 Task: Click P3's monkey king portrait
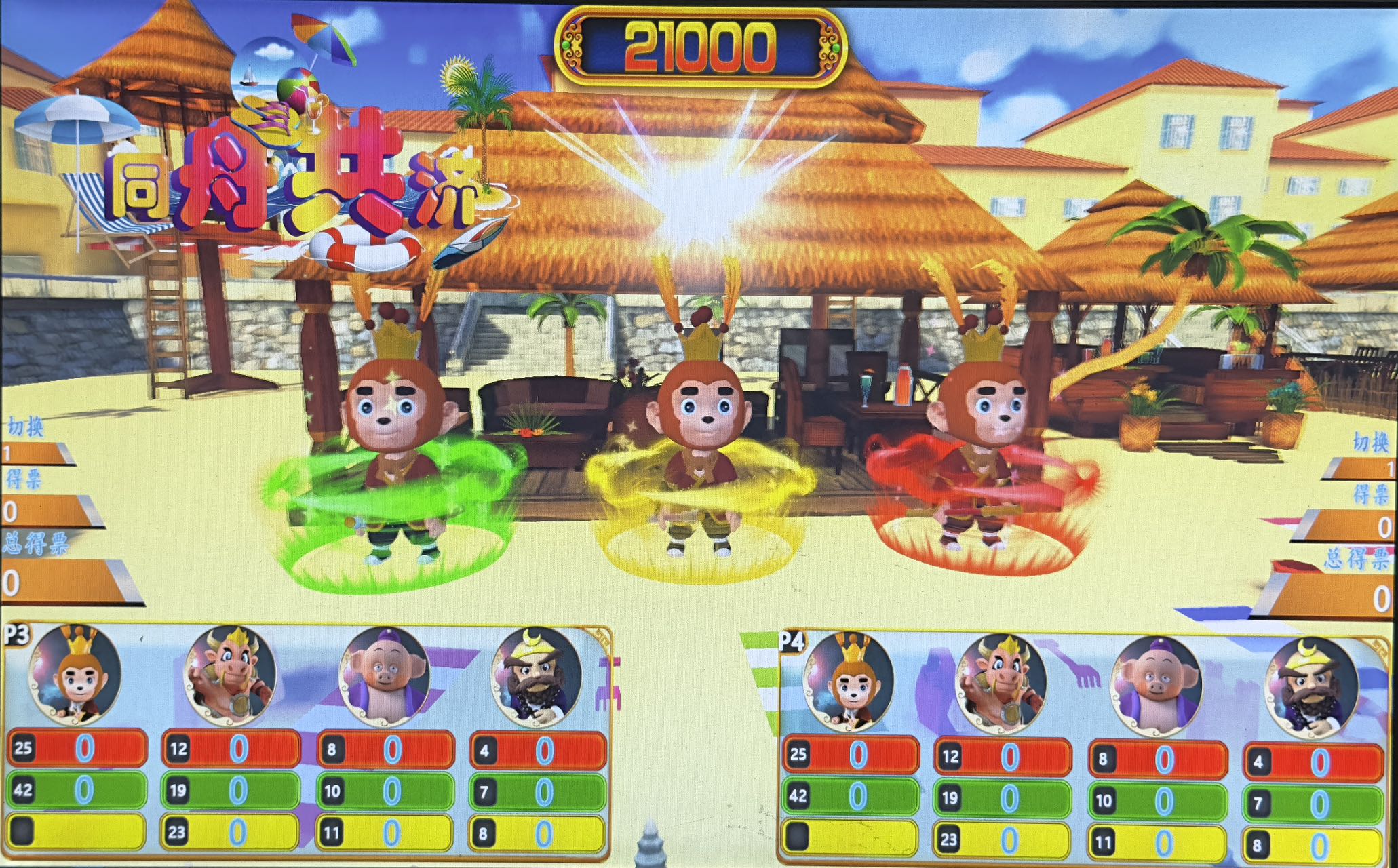coord(76,674)
